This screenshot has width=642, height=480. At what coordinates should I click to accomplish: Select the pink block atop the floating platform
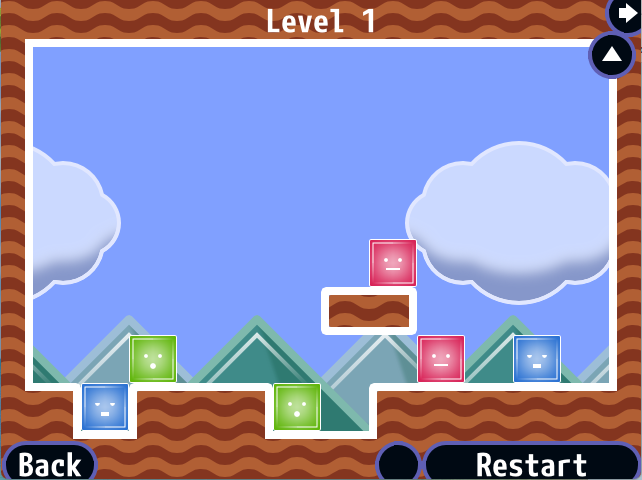[393, 263]
